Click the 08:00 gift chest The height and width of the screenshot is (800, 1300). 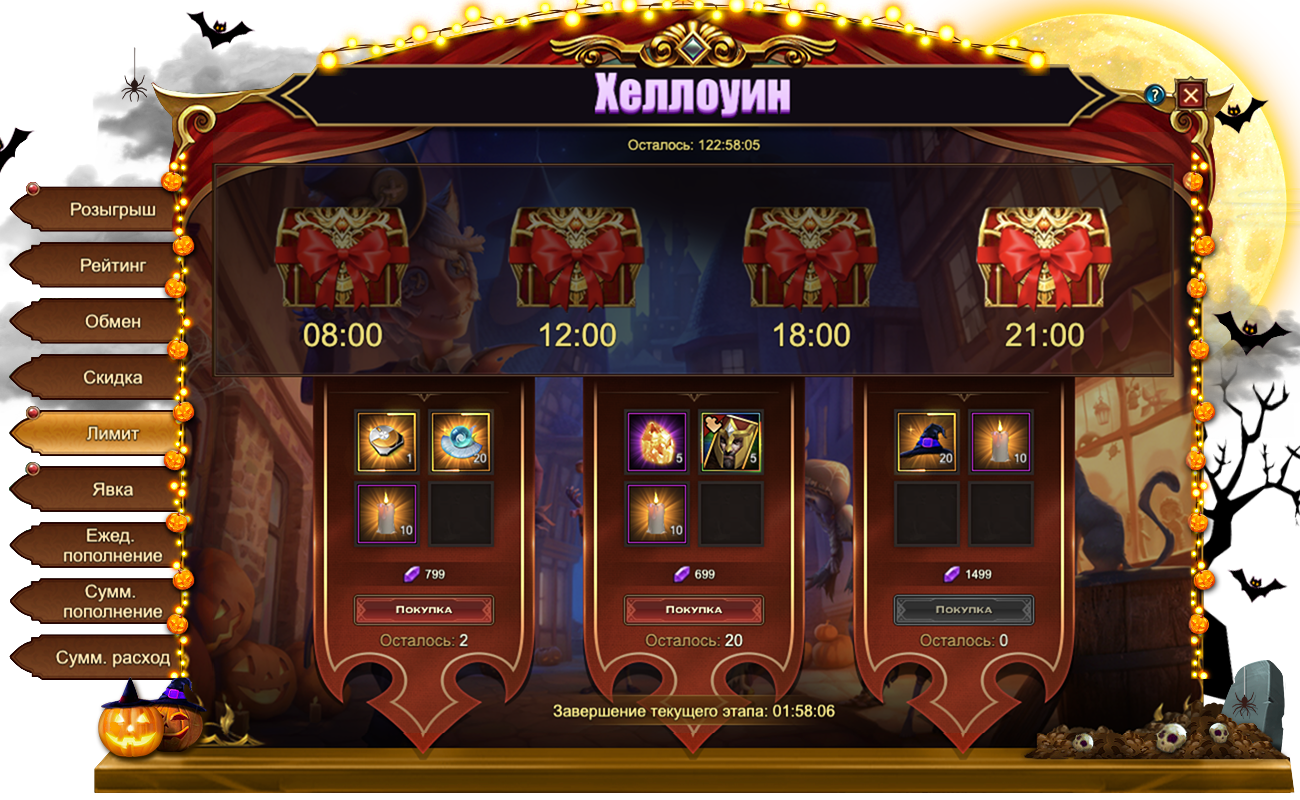click(x=342, y=258)
